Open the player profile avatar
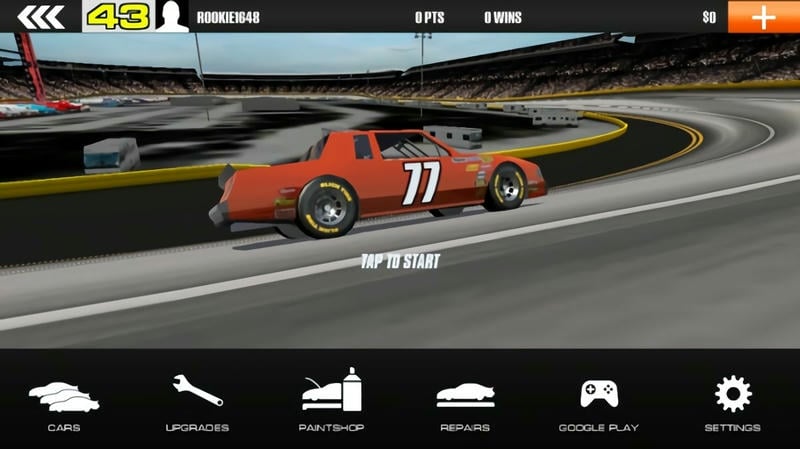The width and height of the screenshot is (800, 449). (x=172, y=17)
